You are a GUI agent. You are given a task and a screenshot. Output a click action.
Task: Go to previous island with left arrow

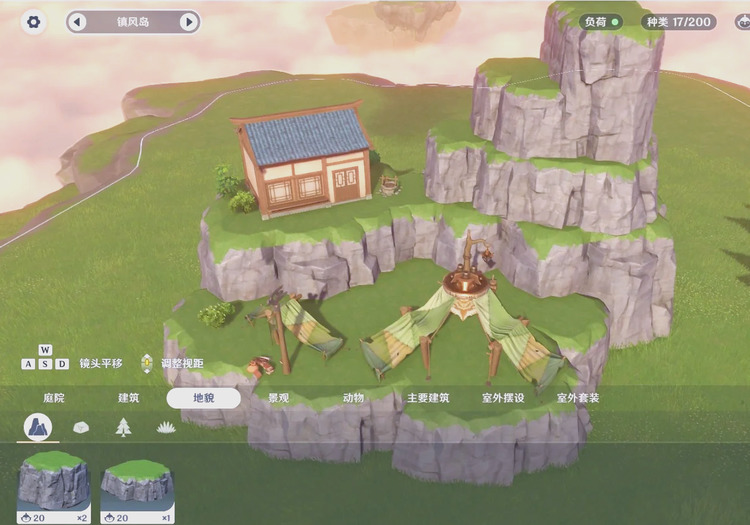(78, 22)
